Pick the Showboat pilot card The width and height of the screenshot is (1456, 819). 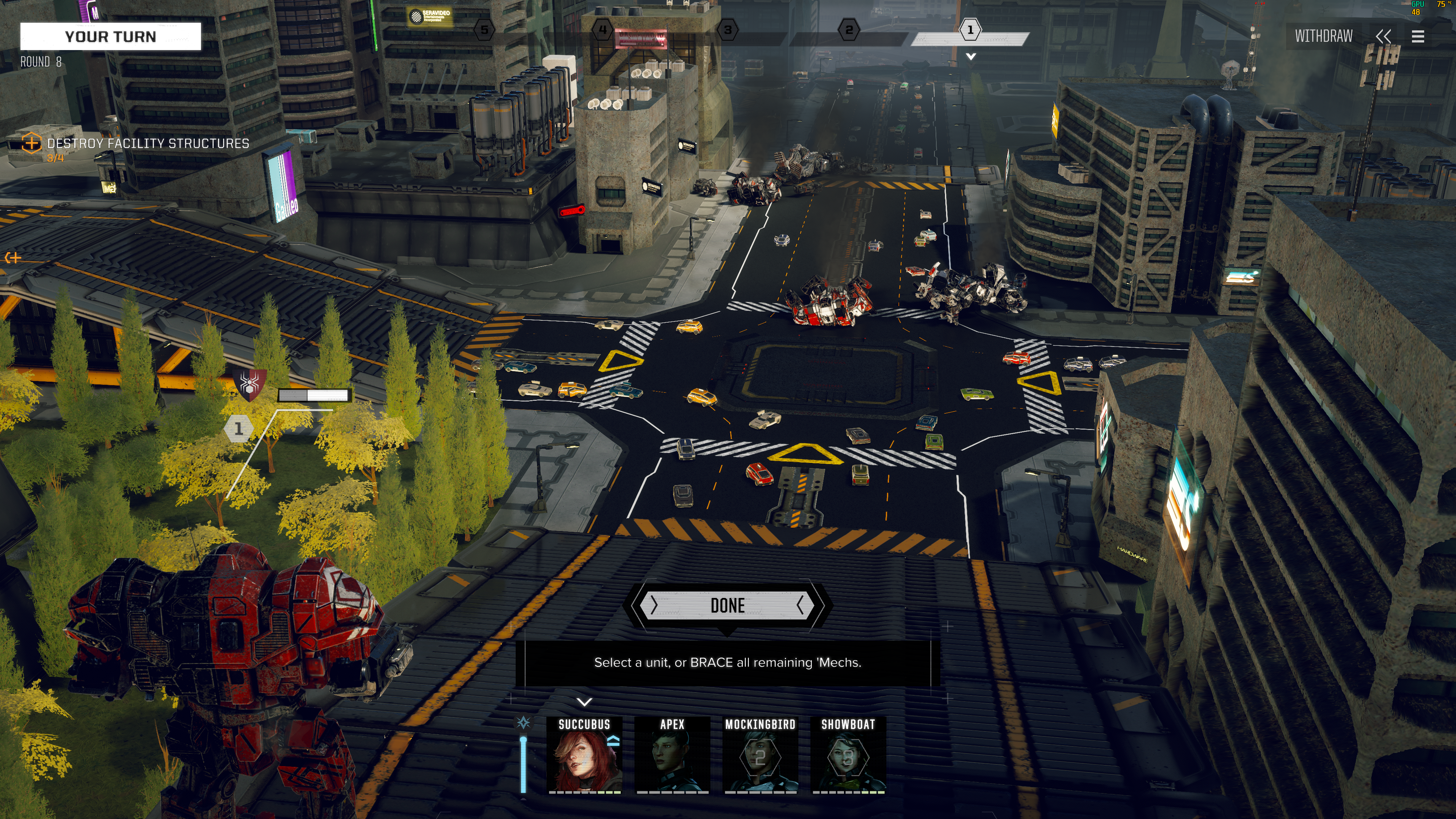point(848,754)
